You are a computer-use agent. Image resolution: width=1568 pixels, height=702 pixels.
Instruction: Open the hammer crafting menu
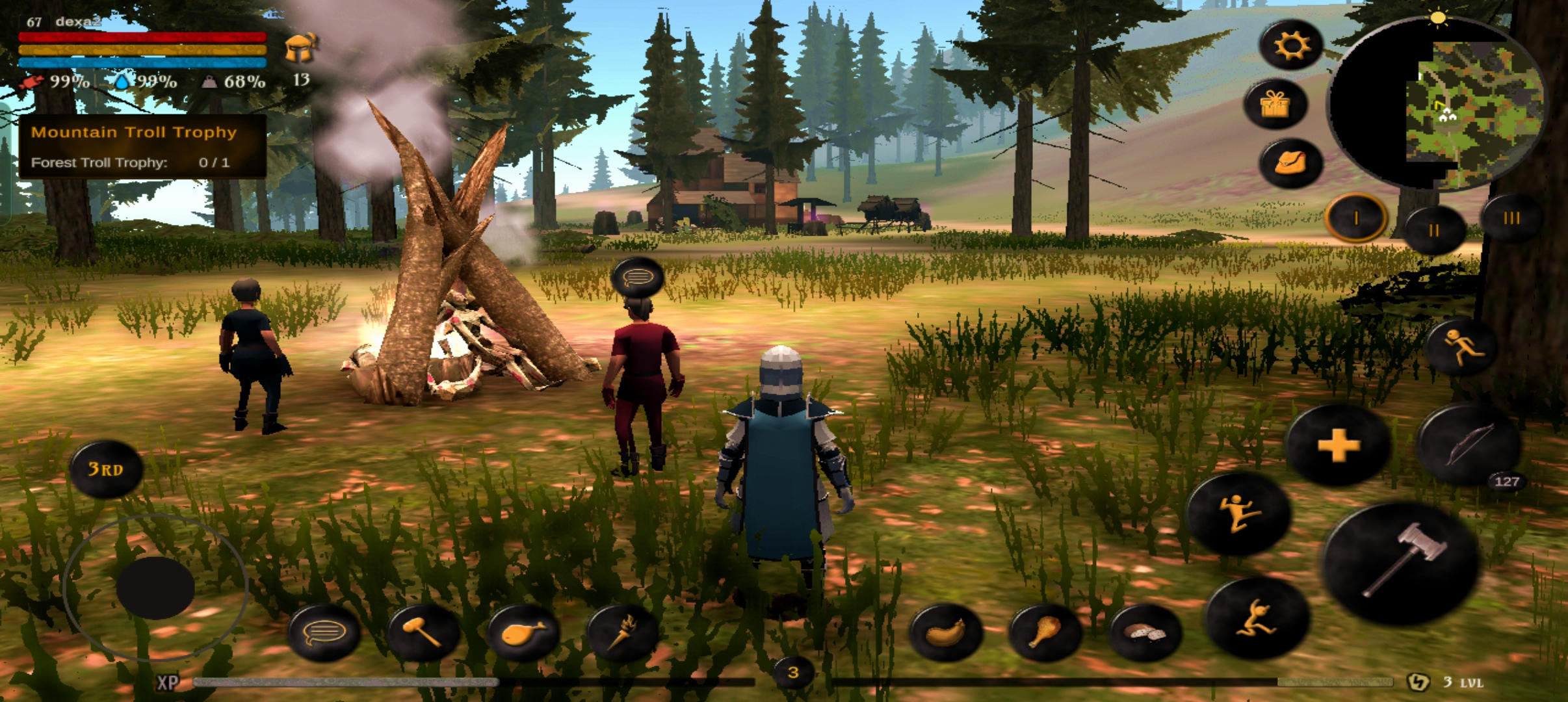tap(423, 632)
